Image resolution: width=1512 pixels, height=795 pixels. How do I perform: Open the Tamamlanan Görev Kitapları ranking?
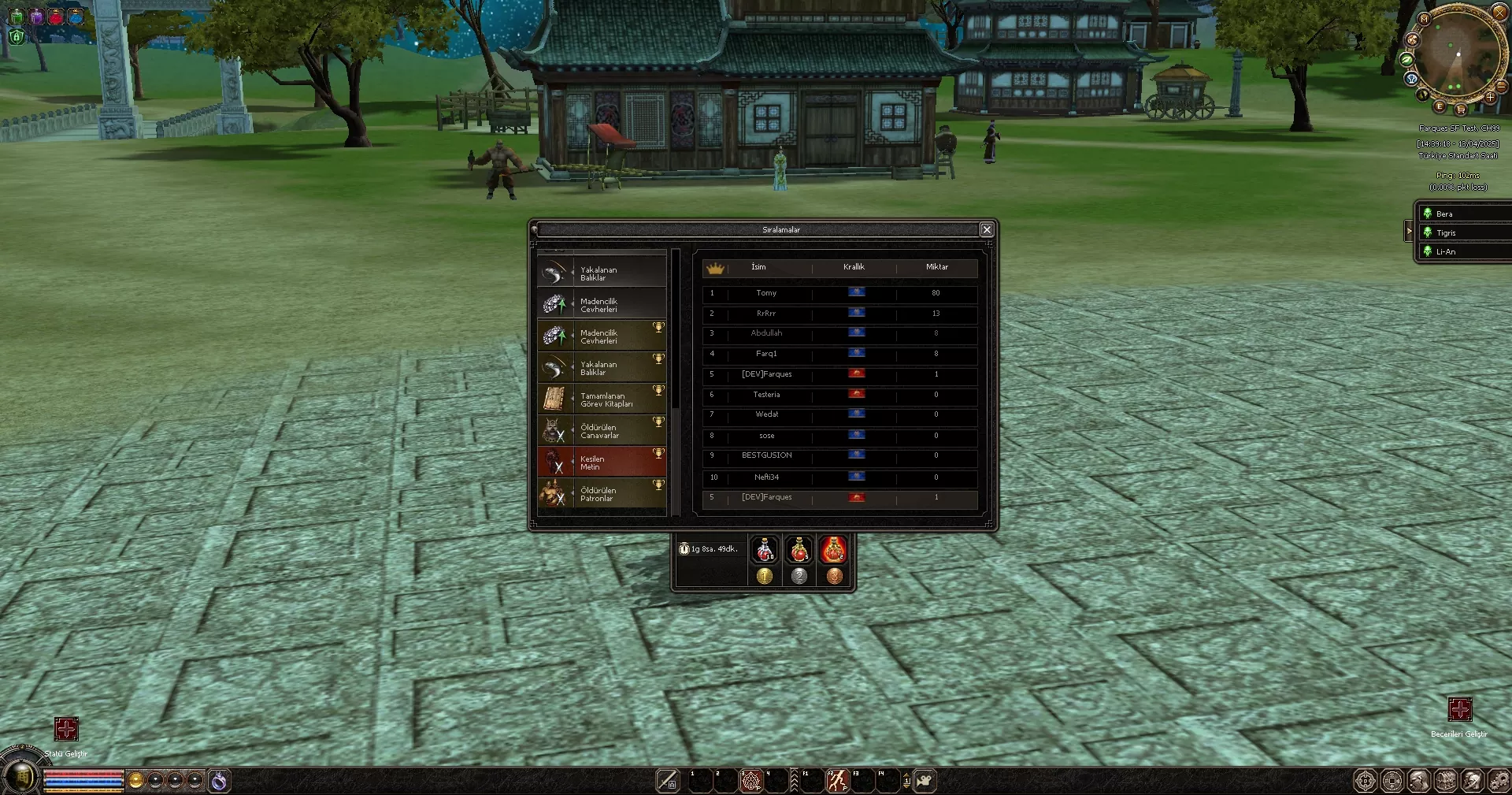click(602, 399)
